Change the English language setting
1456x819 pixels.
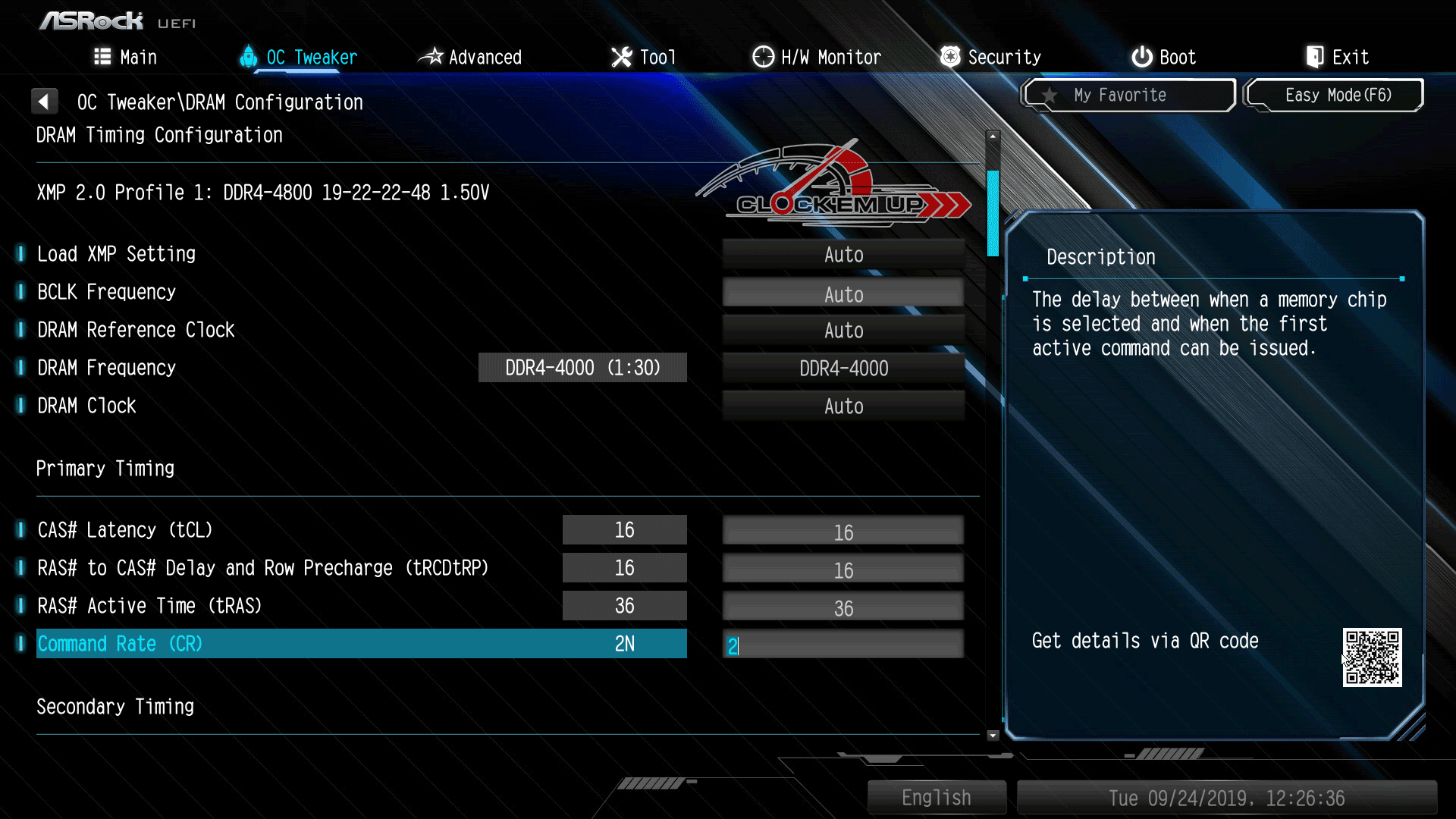tap(937, 798)
